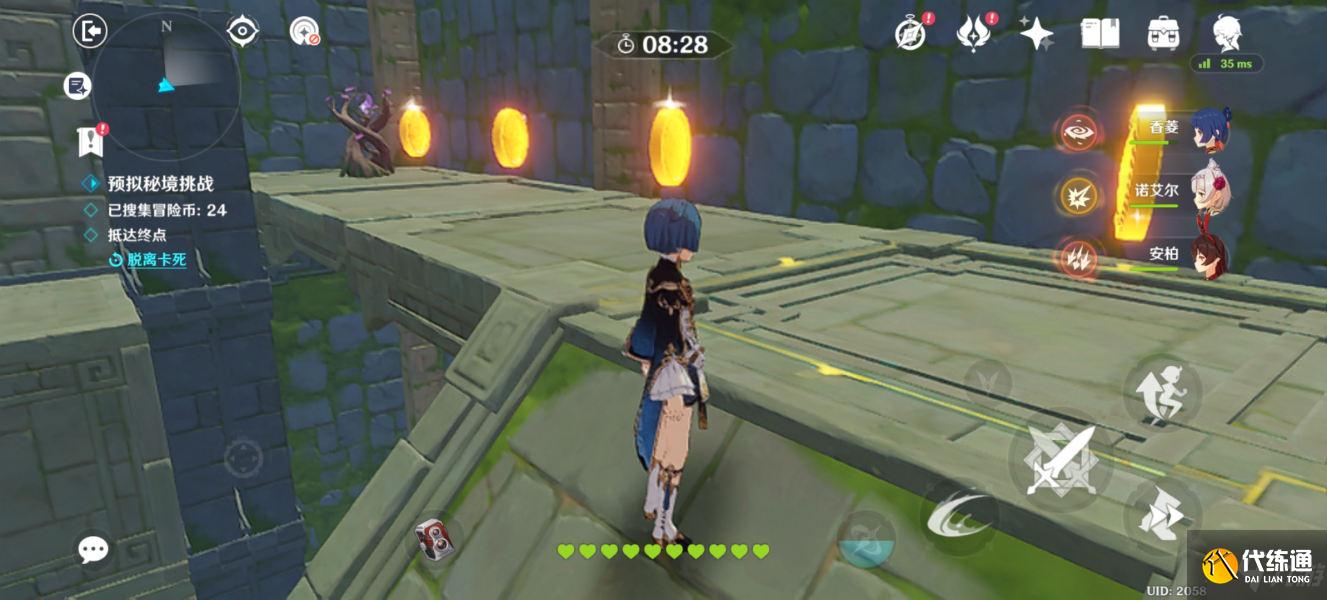This screenshot has height=600, width=1327.
Task: Tap the exit domain door icon
Action: pos(90,32)
